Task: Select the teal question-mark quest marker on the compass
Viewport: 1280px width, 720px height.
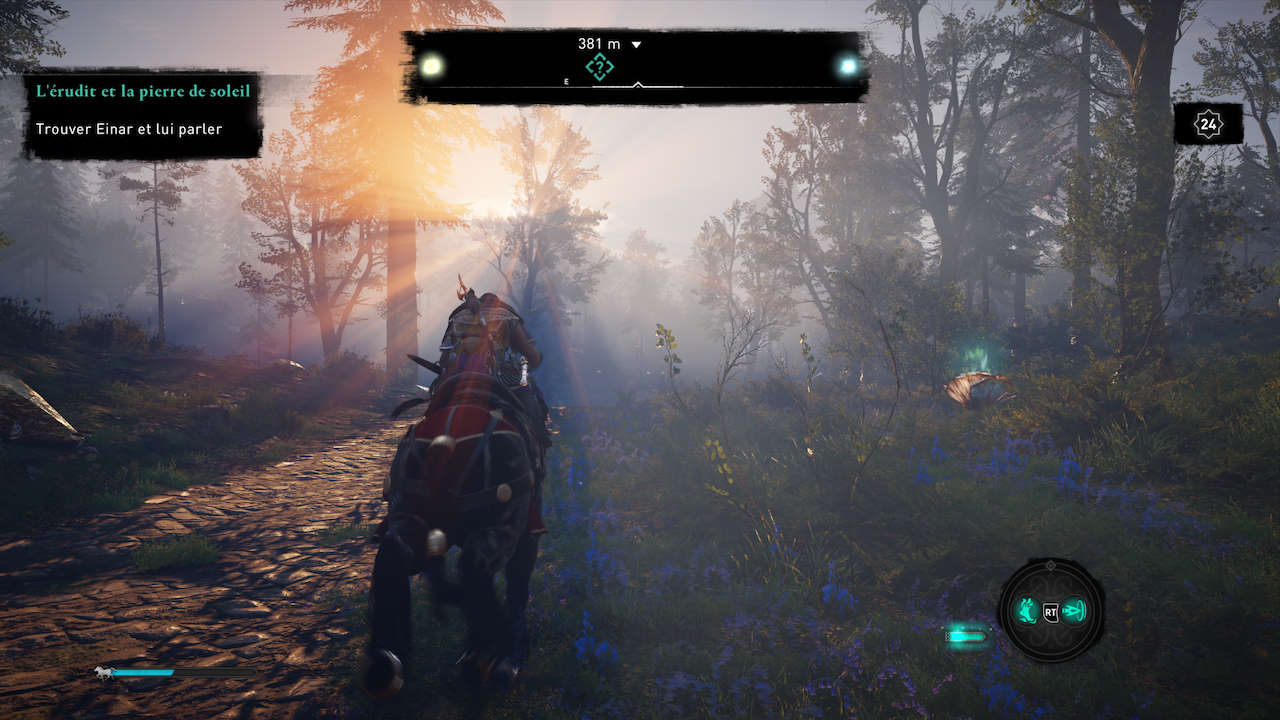Action: click(599, 67)
